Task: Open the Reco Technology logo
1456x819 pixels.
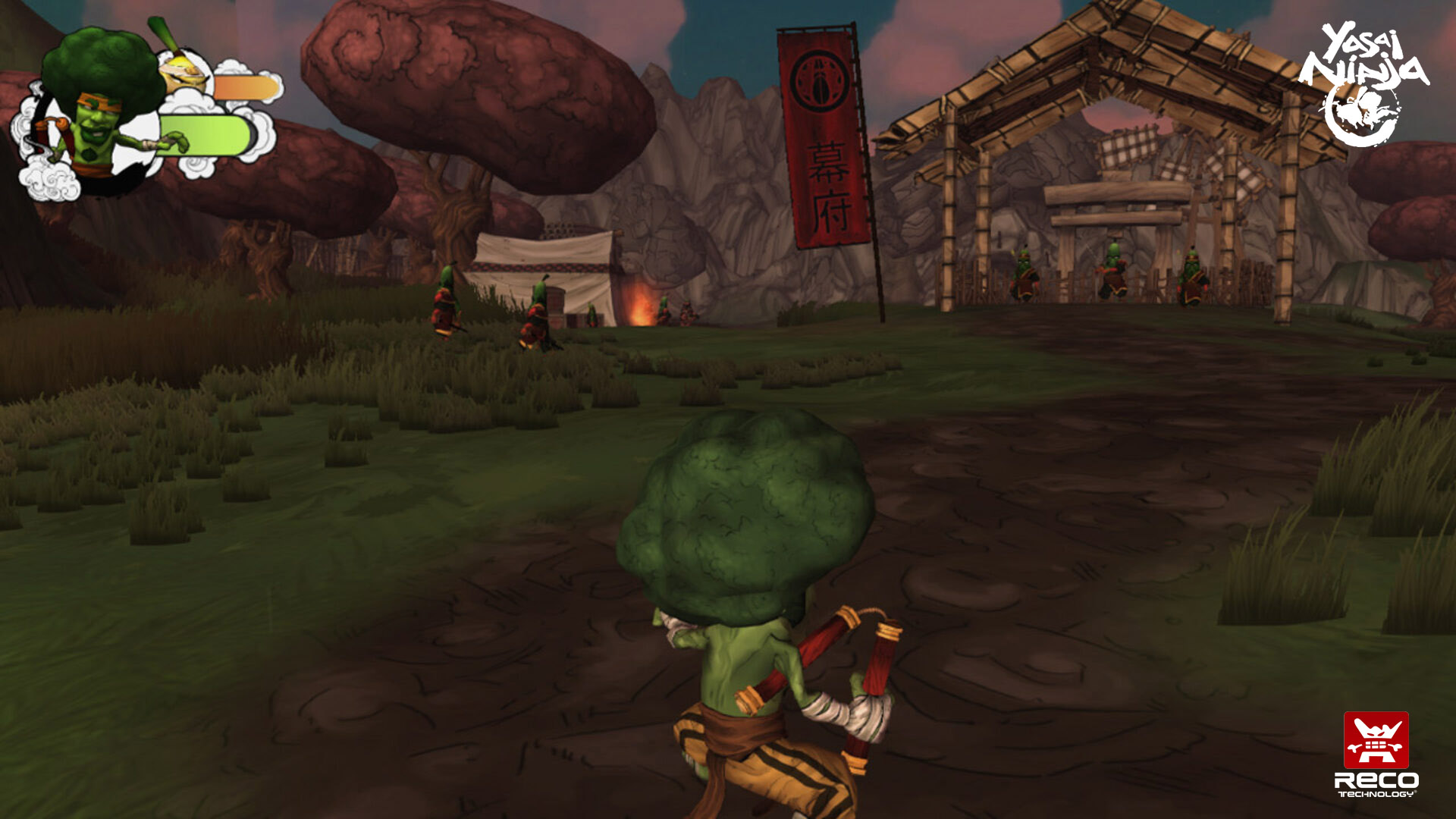Action: [1376, 753]
